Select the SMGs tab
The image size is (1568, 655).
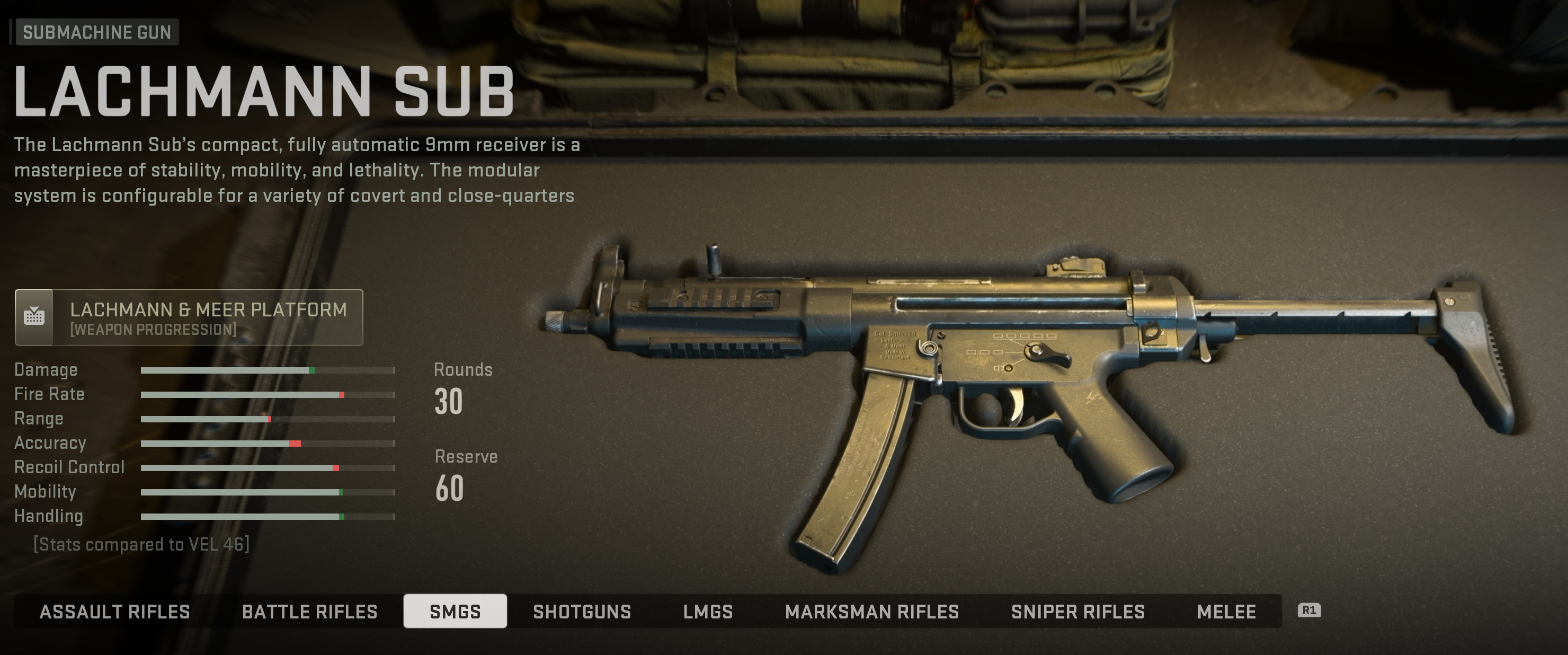(x=455, y=611)
